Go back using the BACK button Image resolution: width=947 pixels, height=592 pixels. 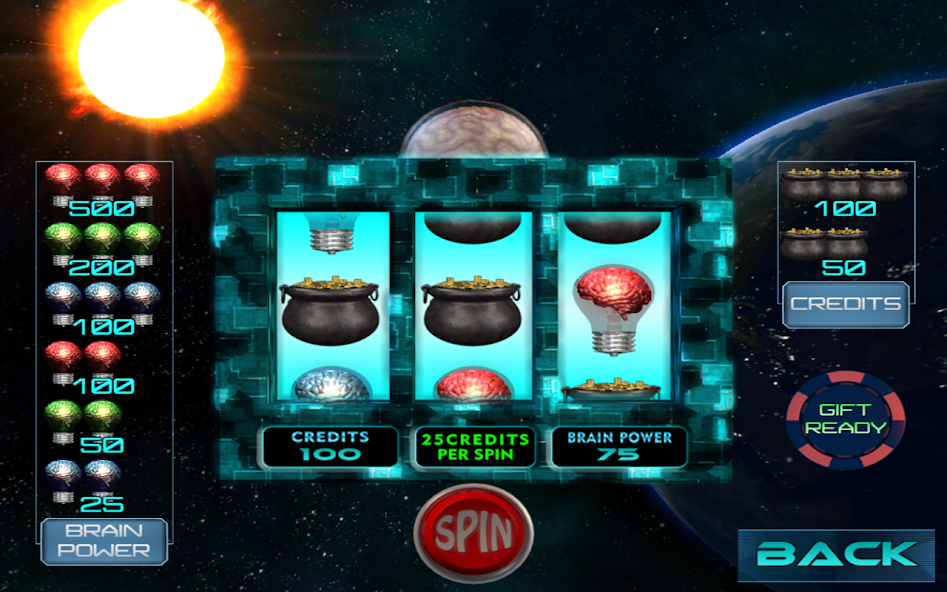coord(836,553)
